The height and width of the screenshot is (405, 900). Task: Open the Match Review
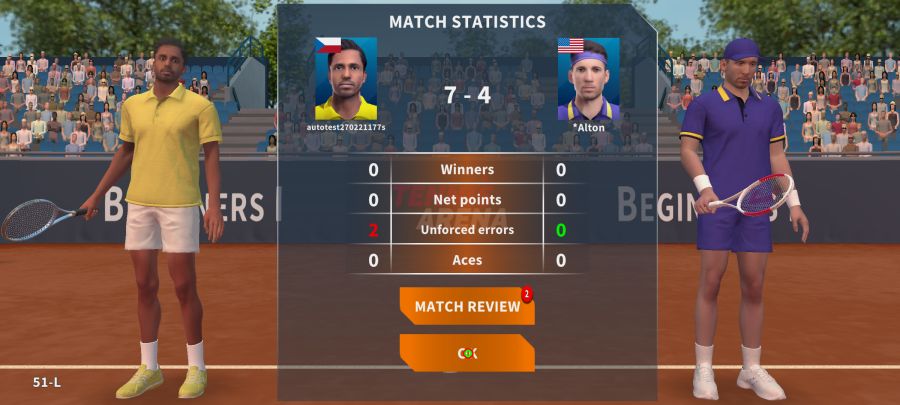pos(467,306)
